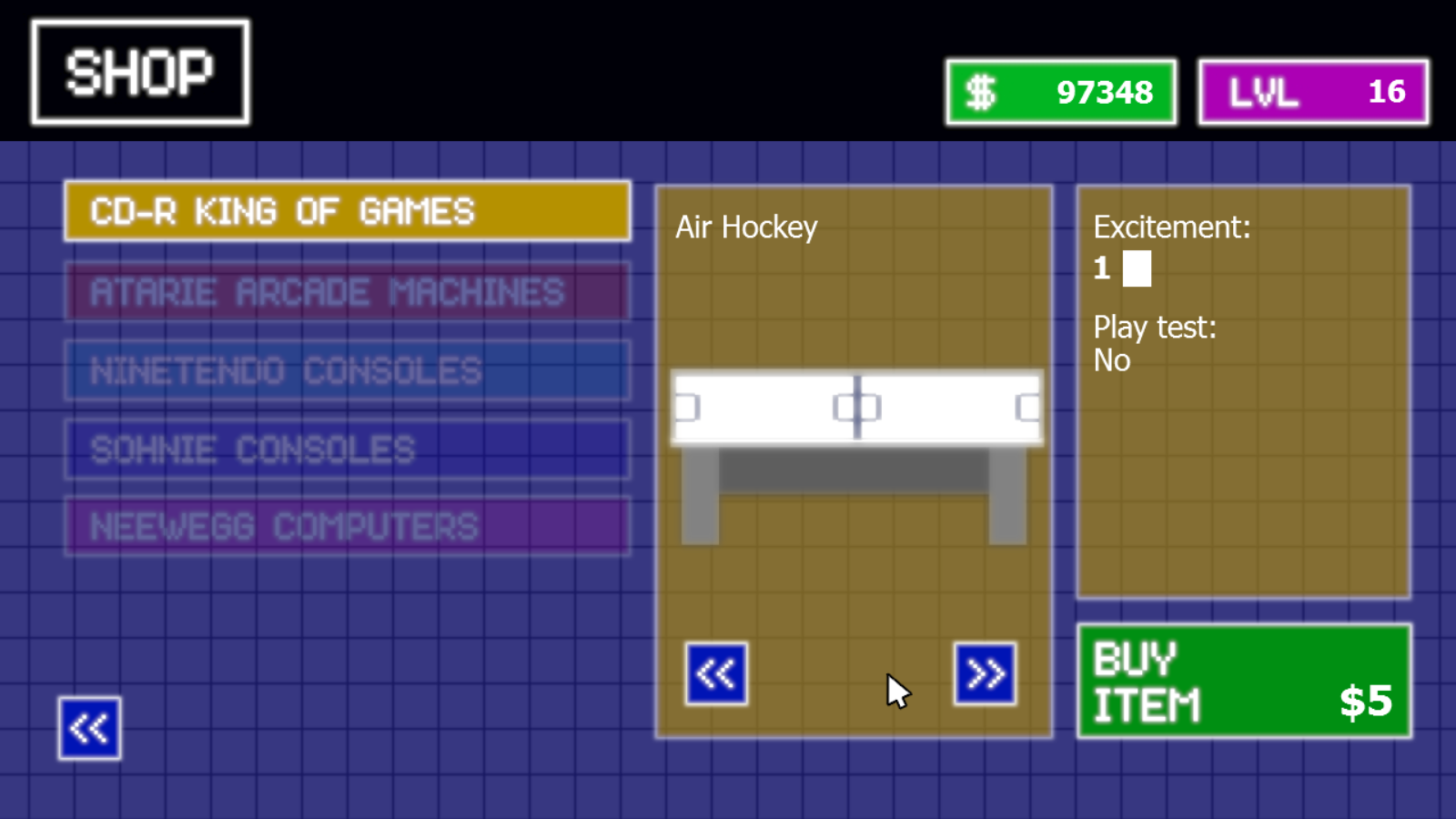
Task: Click the dollar sign icon on the money counter
Action: click(980, 90)
